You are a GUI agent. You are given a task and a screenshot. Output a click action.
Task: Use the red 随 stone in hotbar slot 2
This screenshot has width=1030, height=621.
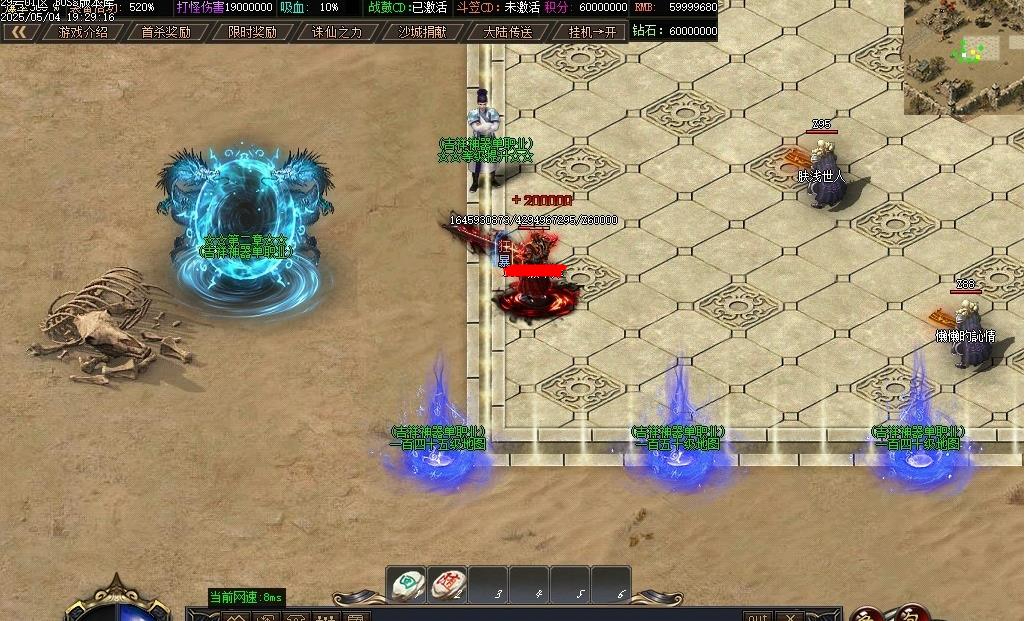coord(447,584)
